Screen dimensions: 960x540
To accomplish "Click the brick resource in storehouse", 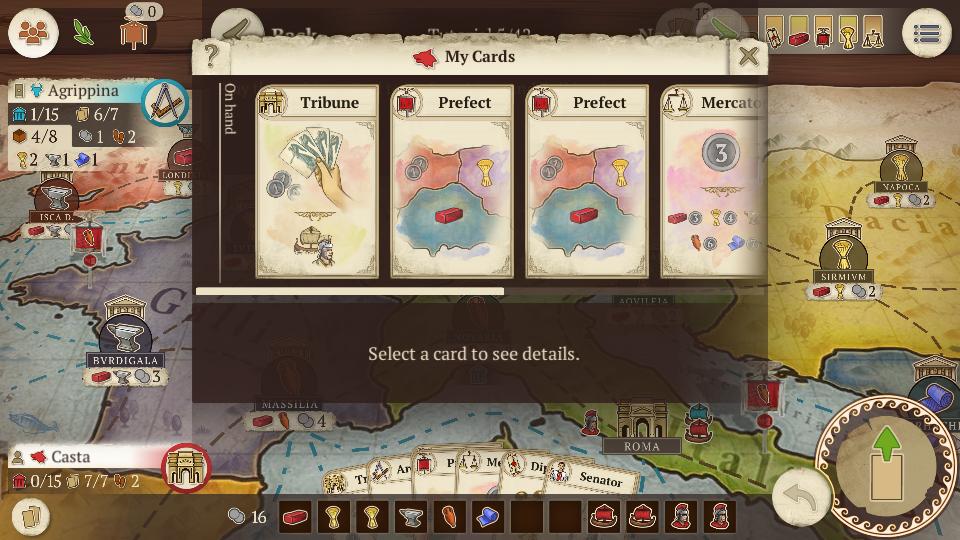I will pos(295,517).
